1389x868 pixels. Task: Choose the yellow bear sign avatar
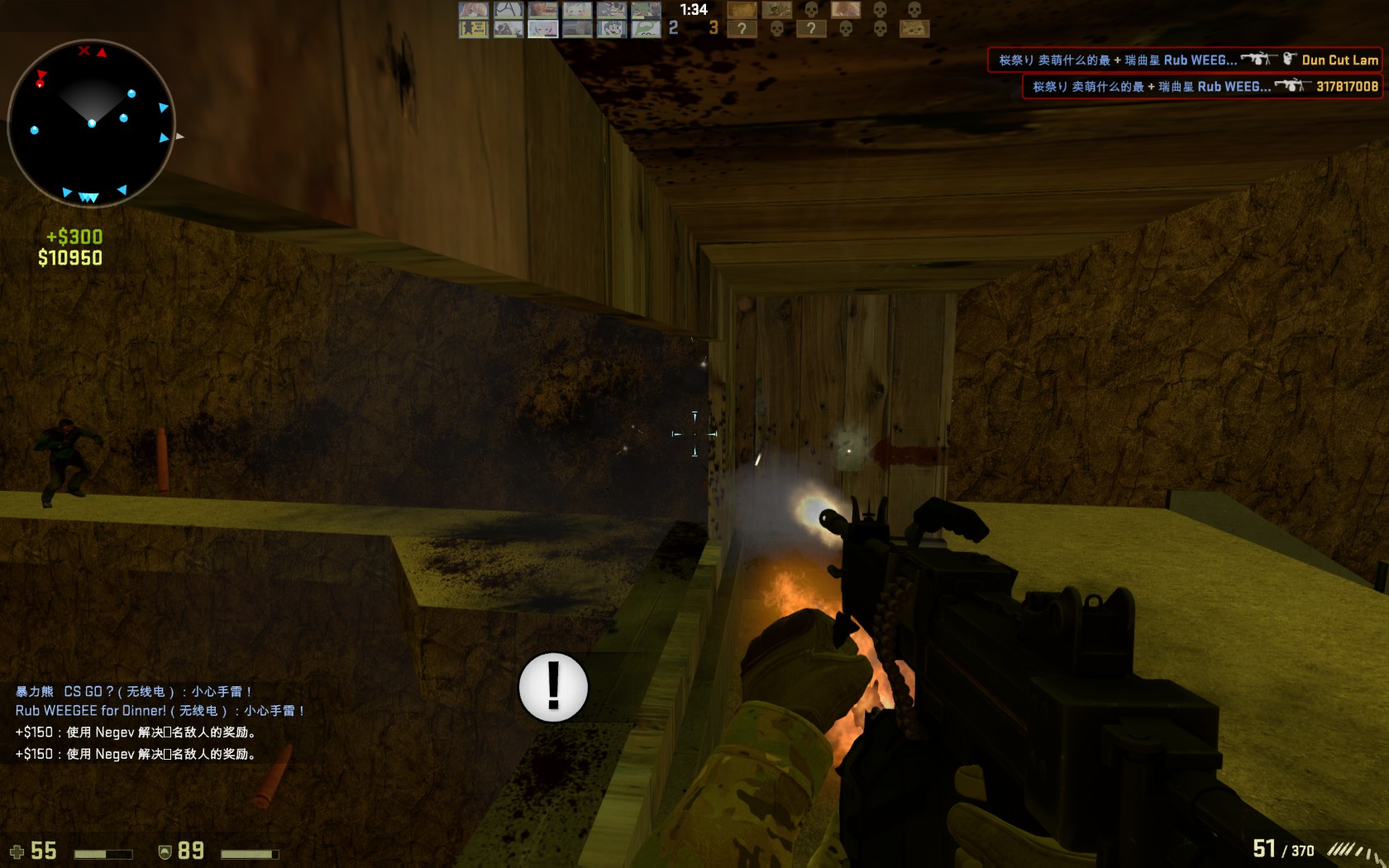[x=473, y=29]
